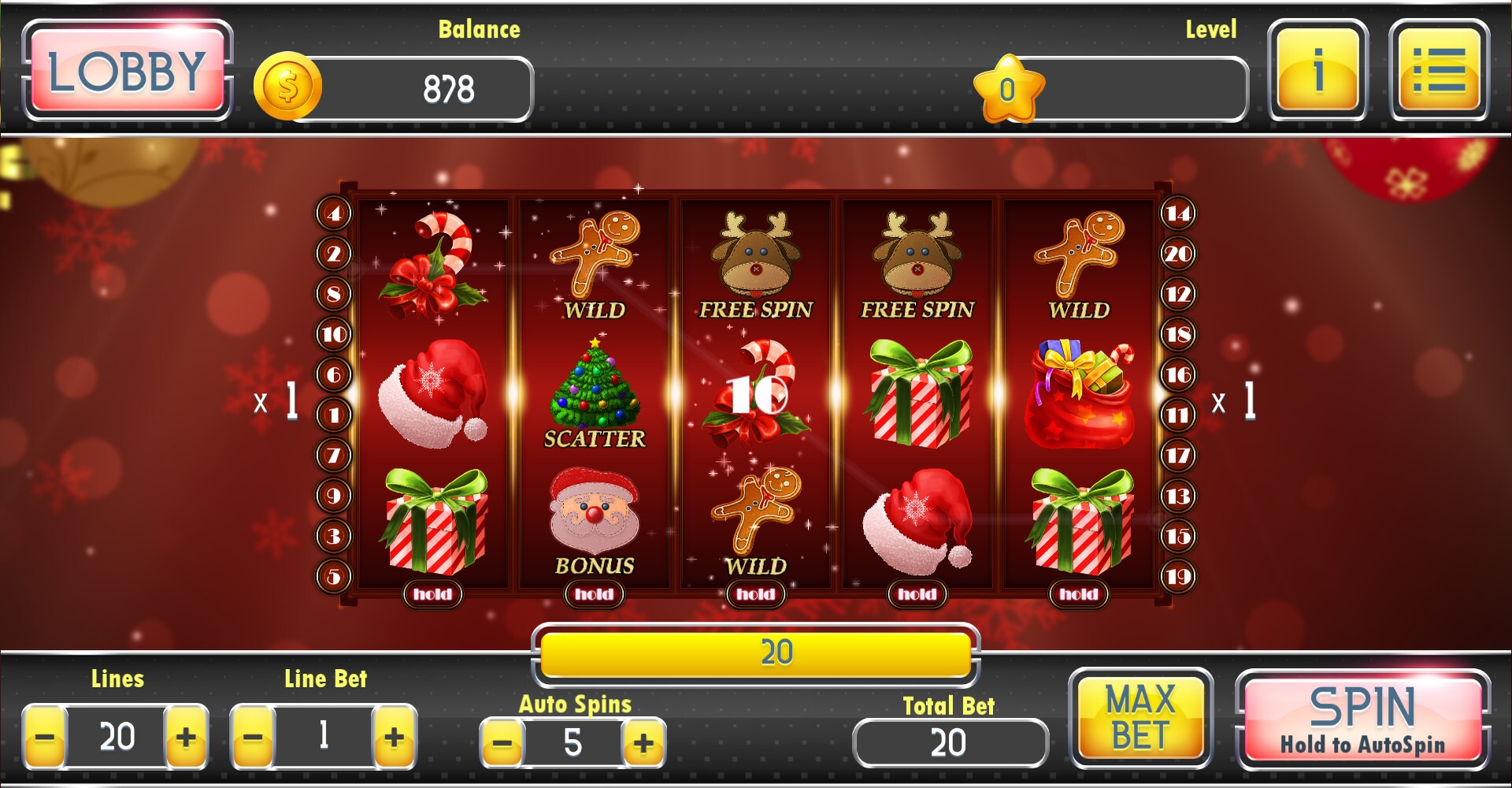Toggle hold on the last reel

[x=1077, y=595]
